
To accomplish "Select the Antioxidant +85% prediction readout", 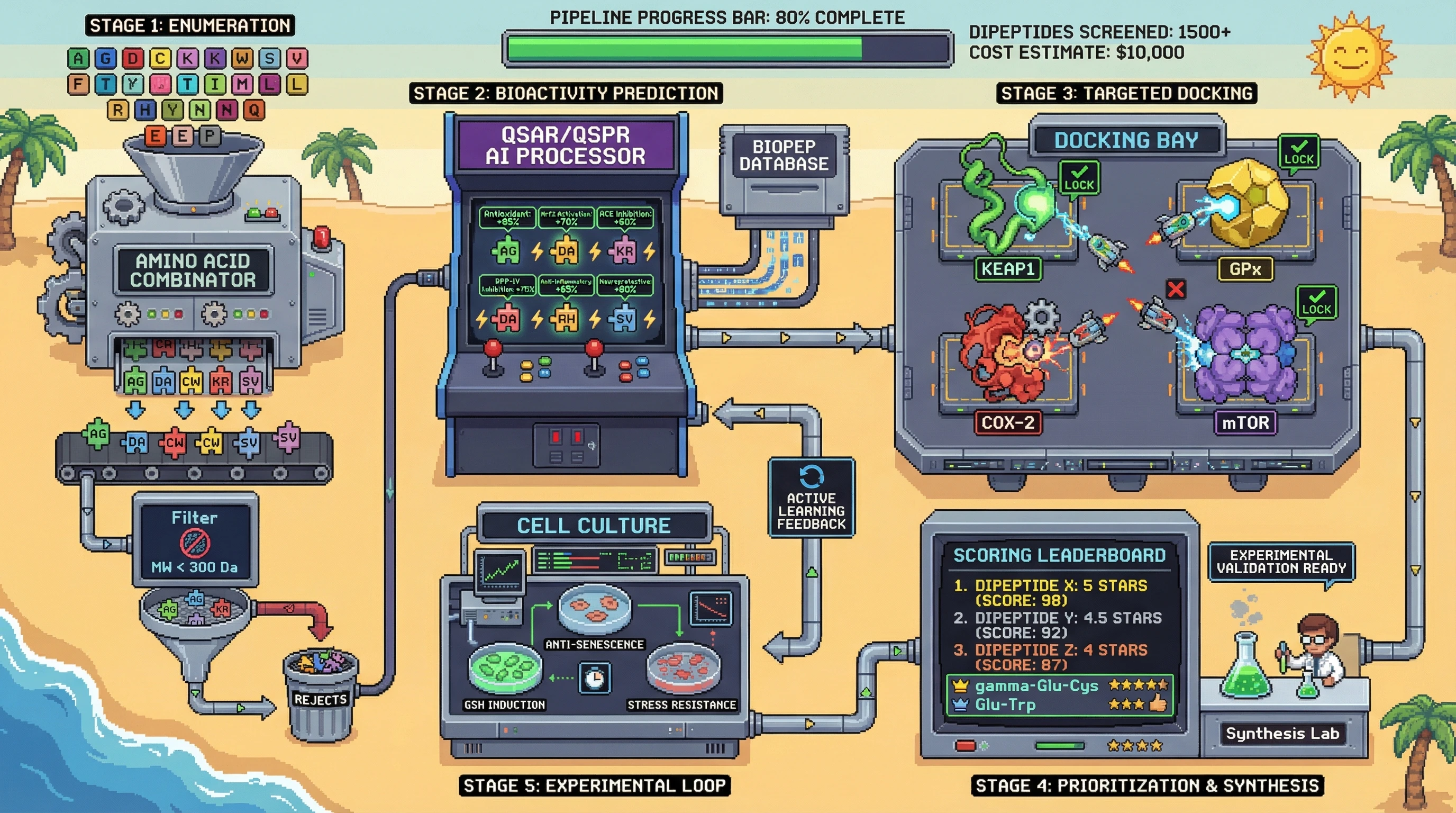I will point(507,218).
